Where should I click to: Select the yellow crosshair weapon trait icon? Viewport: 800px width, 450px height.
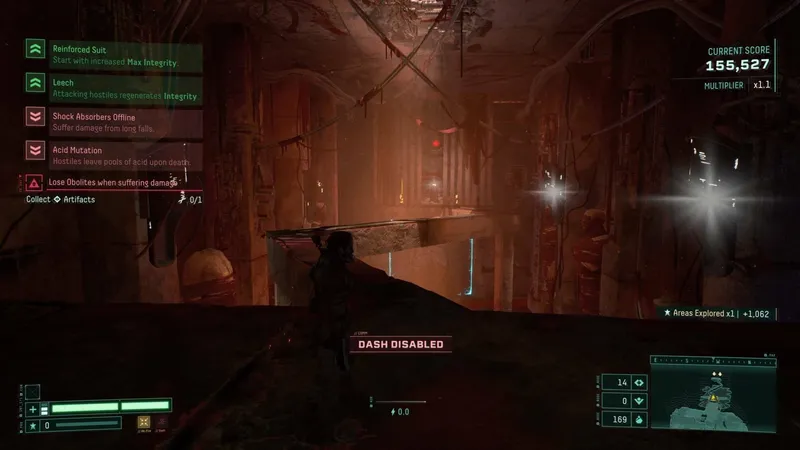tap(144, 423)
